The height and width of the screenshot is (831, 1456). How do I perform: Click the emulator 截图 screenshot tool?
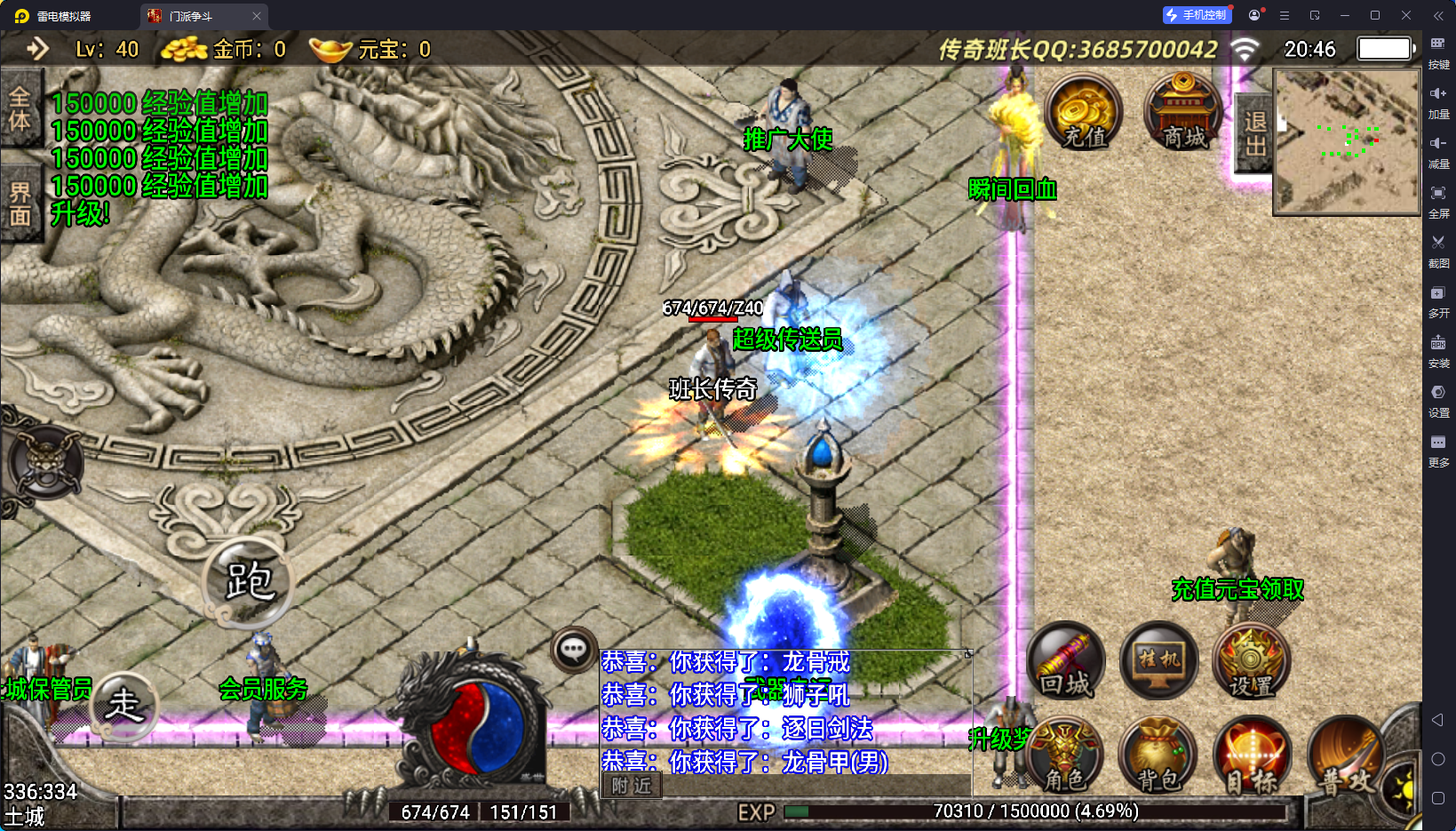(1438, 250)
